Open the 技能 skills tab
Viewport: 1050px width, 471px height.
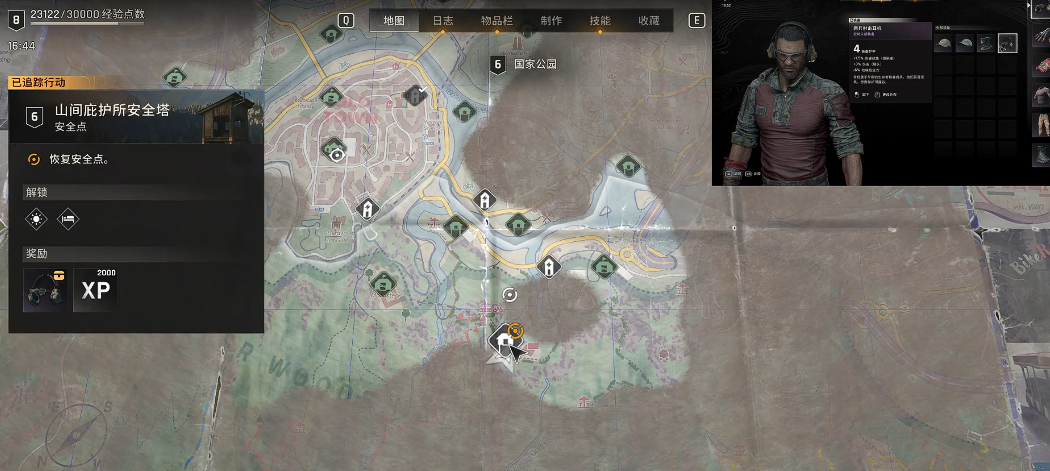tap(600, 21)
